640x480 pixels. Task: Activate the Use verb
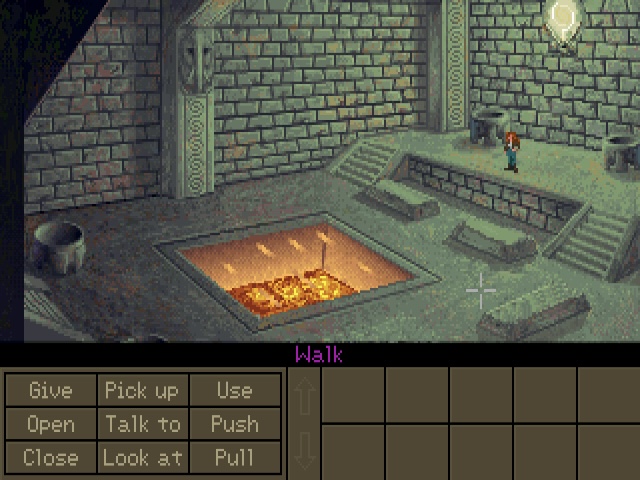[234, 390]
